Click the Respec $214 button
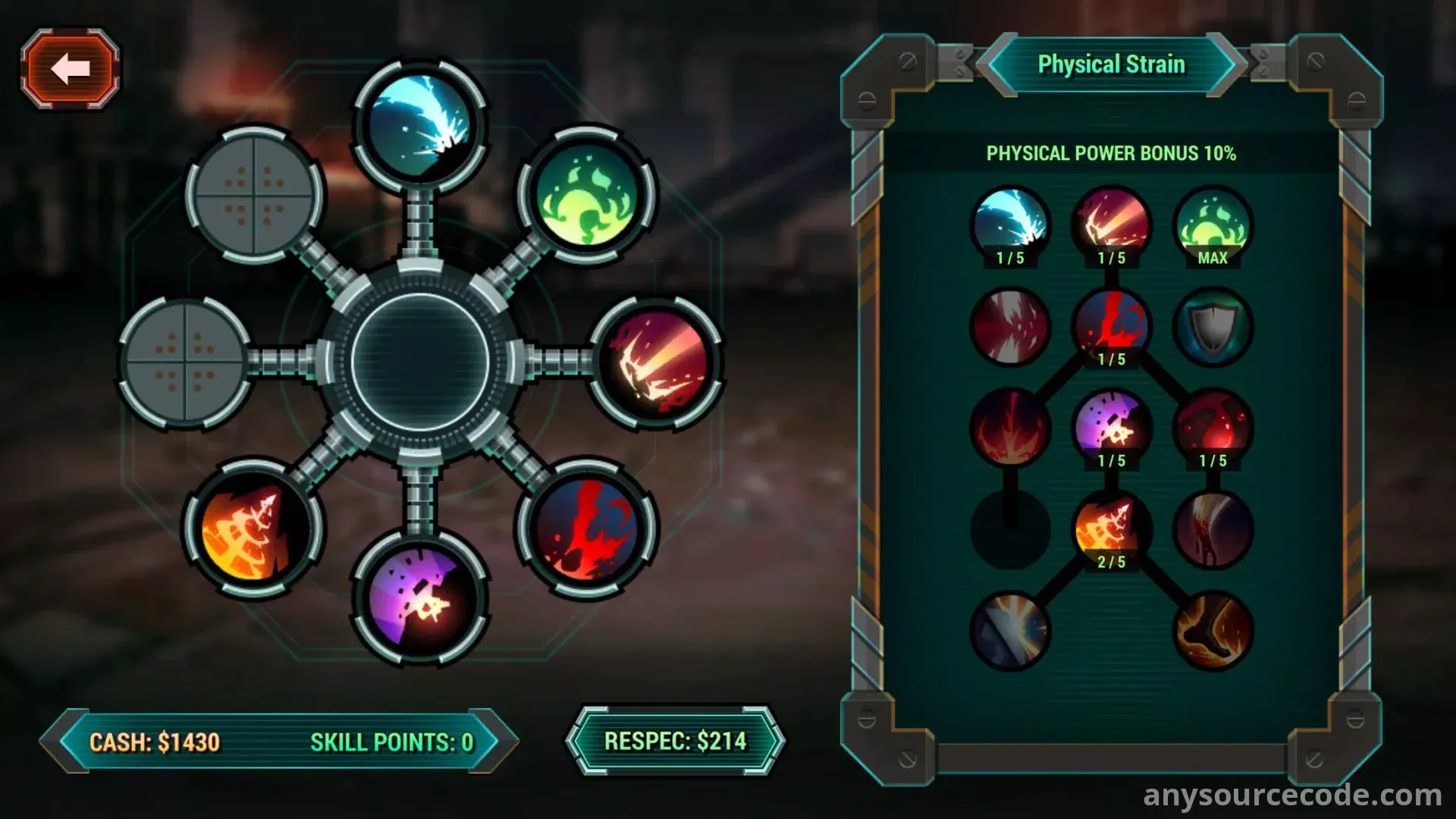Image resolution: width=1456 pixels, height=819 pixels. click(675, 741)
